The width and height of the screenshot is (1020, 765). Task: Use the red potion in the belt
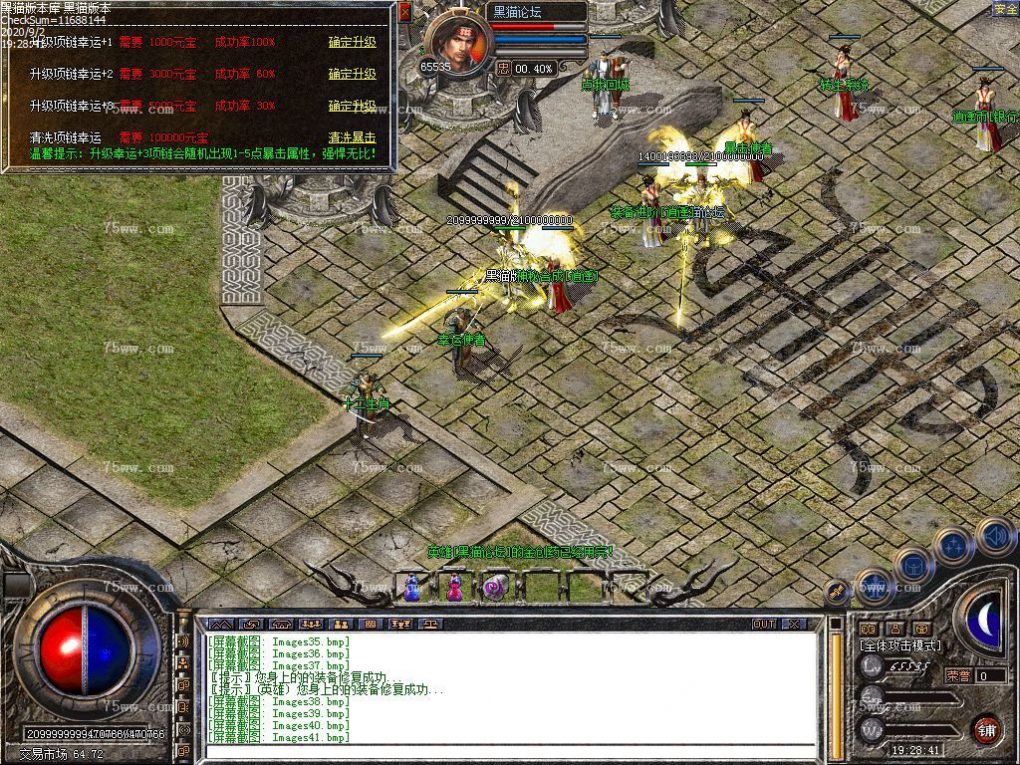(454, 588)
